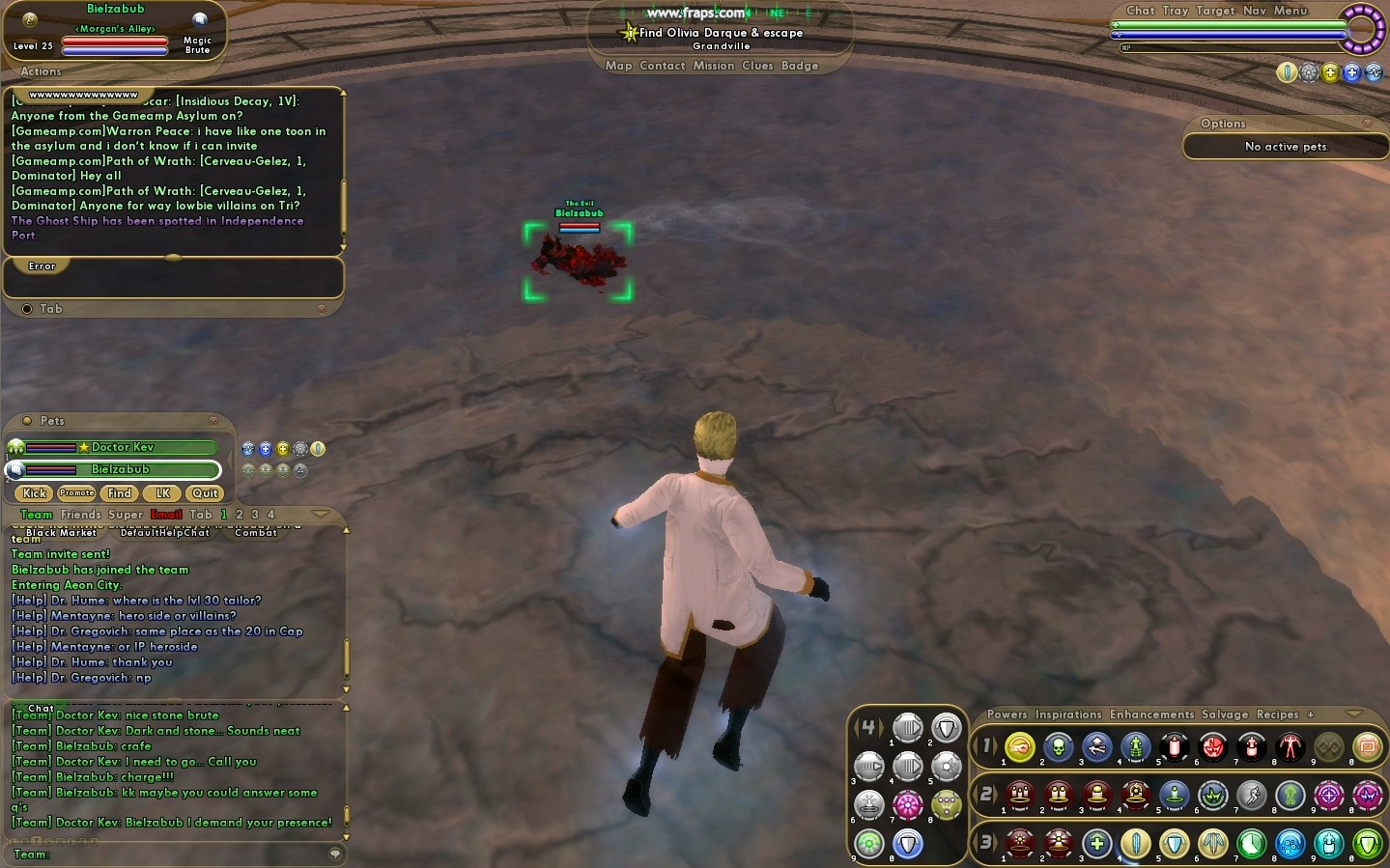
Task: Kick the selected team member
Action: (35, 493)
